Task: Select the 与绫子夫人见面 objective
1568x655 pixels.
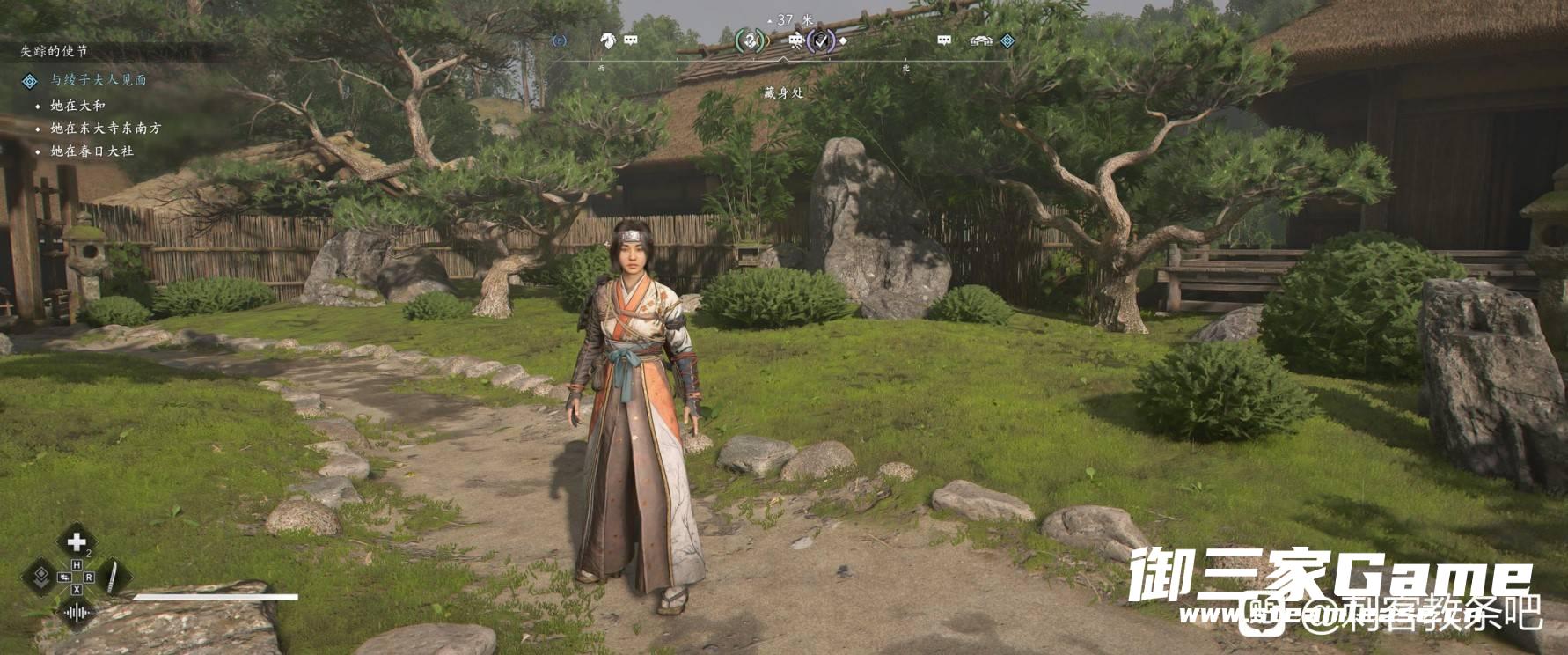Action: pyautogui.click(x=98, y=80)
